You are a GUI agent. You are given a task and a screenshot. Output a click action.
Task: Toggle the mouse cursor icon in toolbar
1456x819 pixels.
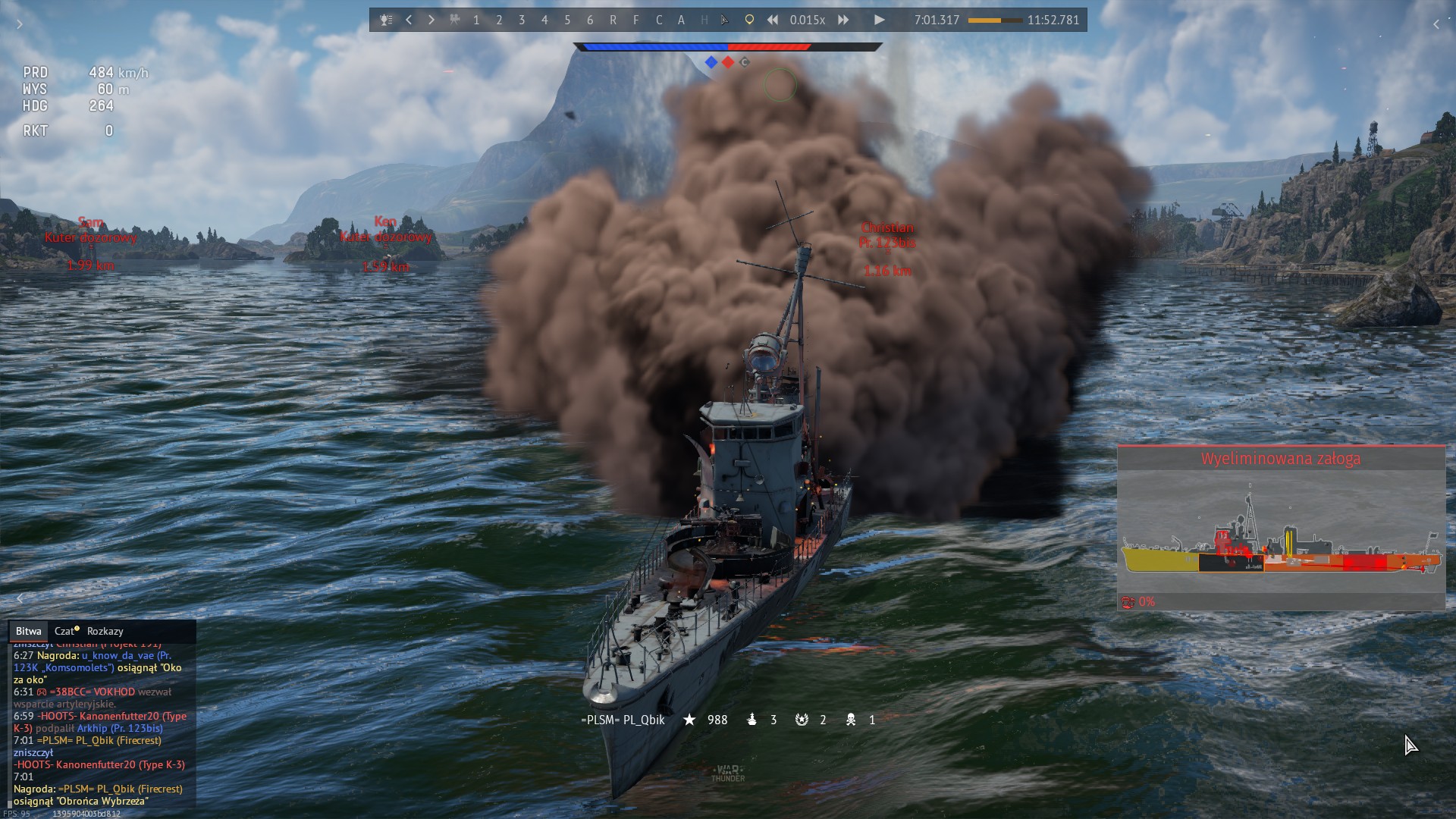pos(725,20)
